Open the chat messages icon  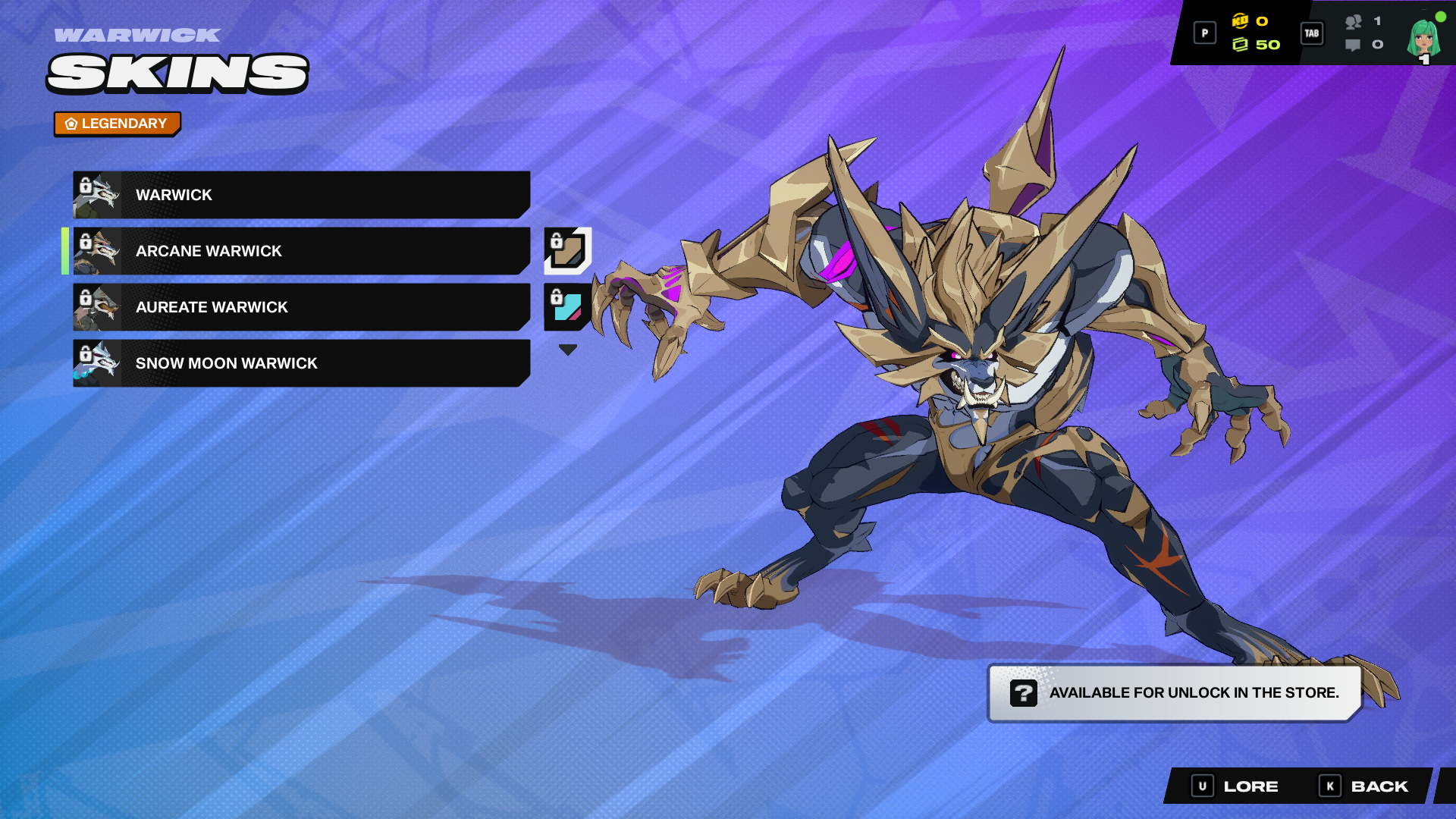click(x=1353, y=45)
